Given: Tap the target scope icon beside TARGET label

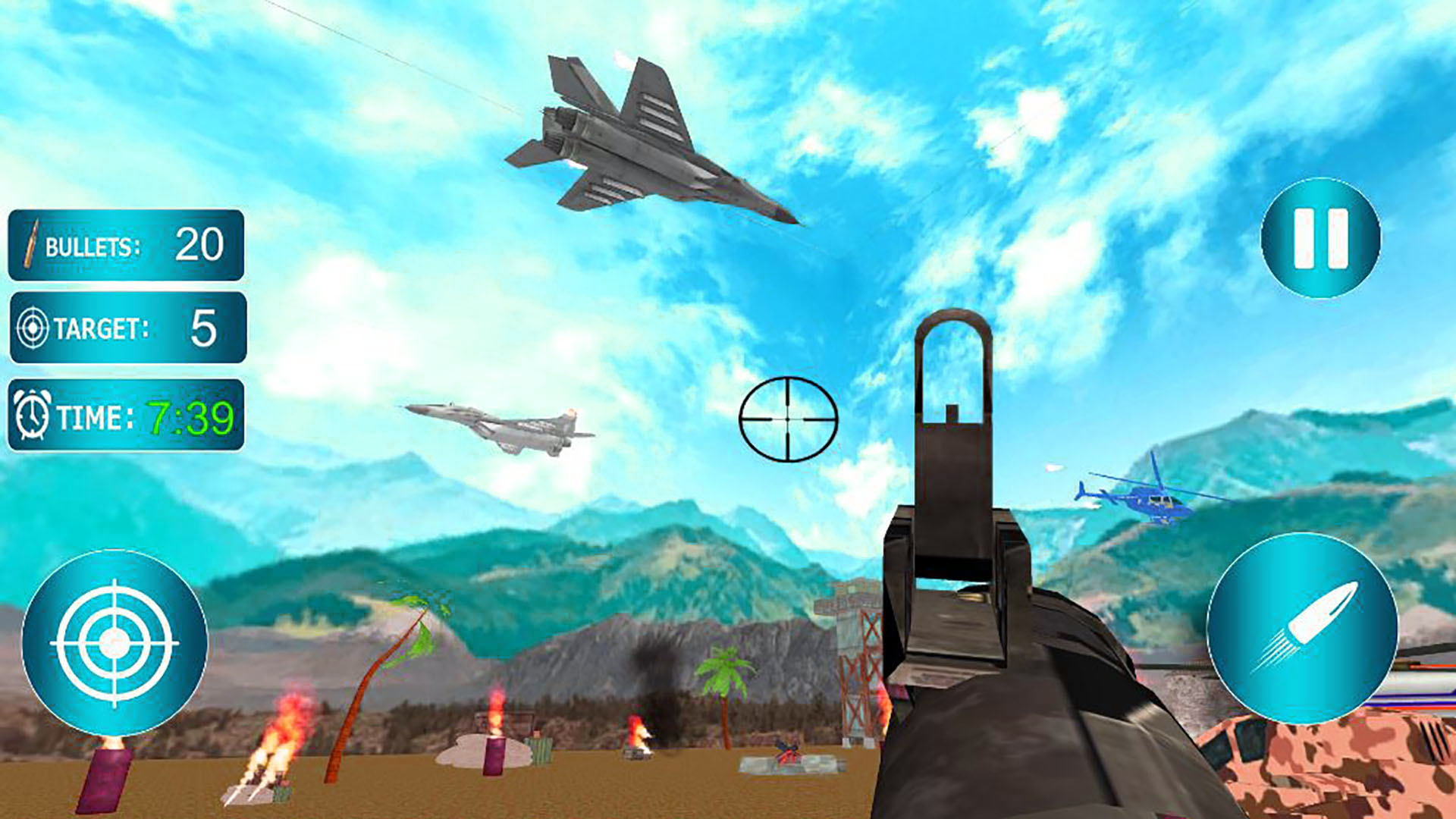Looking at the screenshot, I should 32,329.
